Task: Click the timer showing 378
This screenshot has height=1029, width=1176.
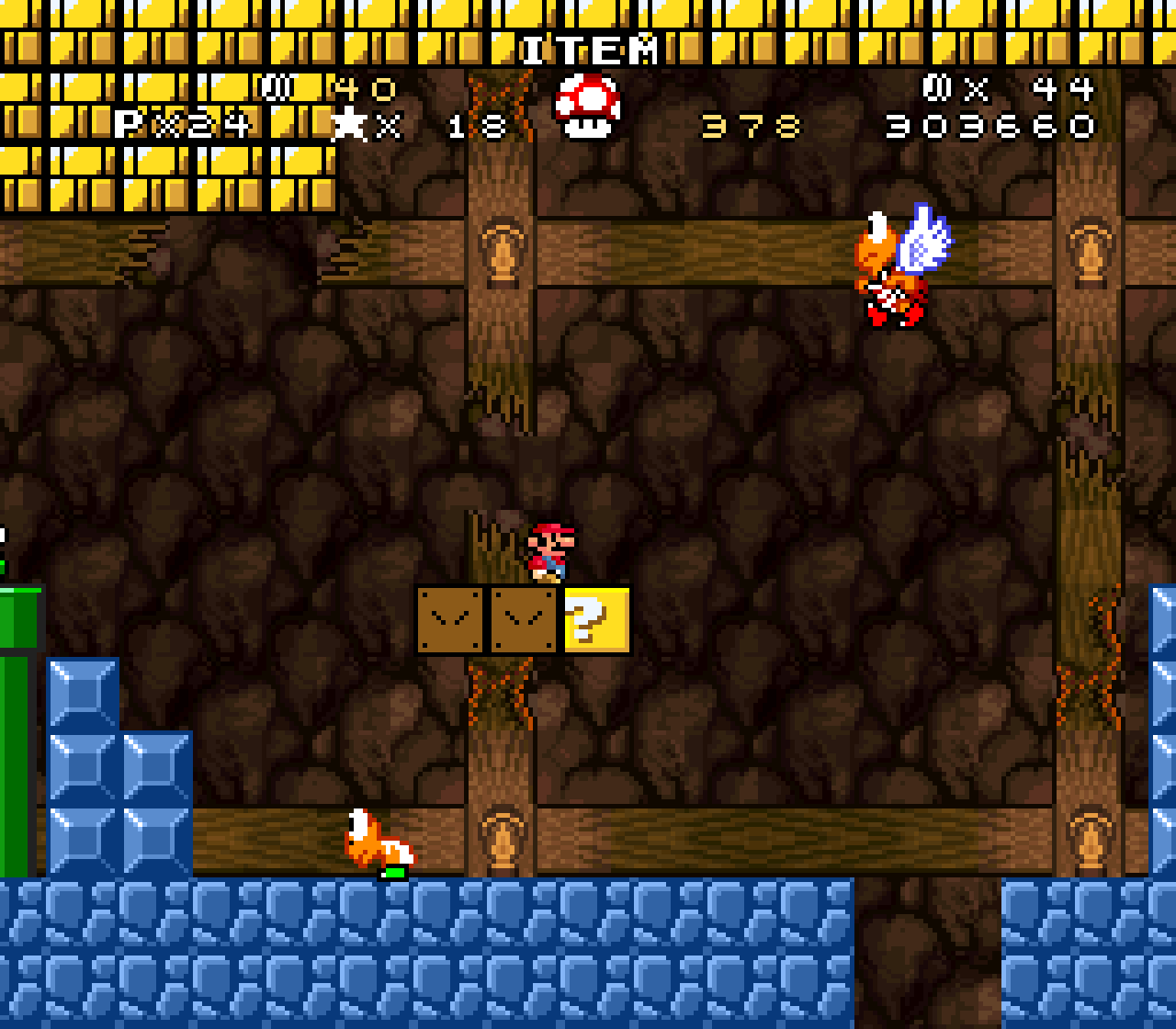Action: 749,126
